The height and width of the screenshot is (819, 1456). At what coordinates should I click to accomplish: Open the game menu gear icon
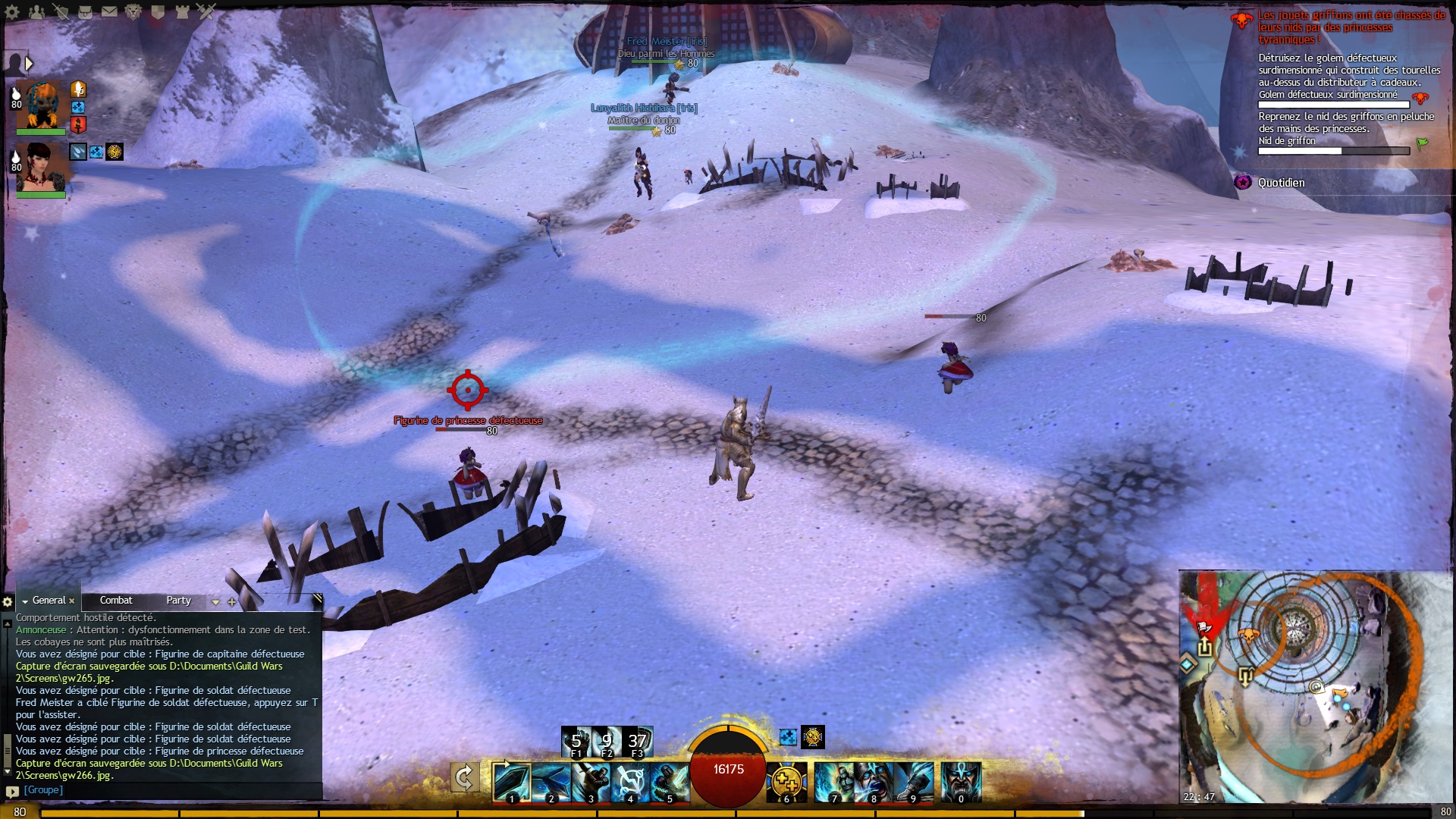(x=12, y=12)
